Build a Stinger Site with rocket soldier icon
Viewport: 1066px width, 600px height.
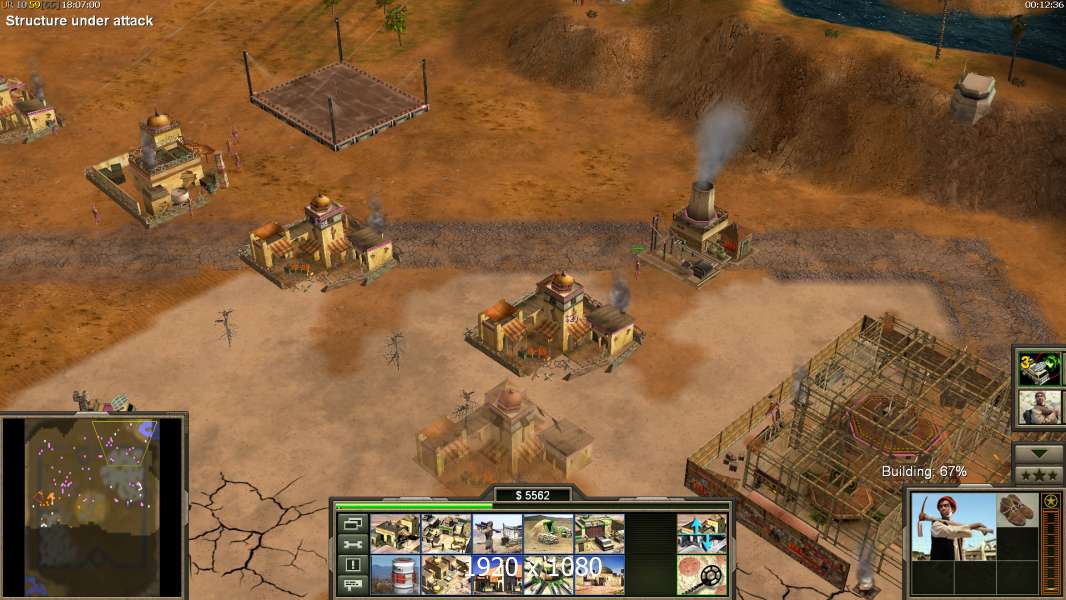[x=497, y=534]
